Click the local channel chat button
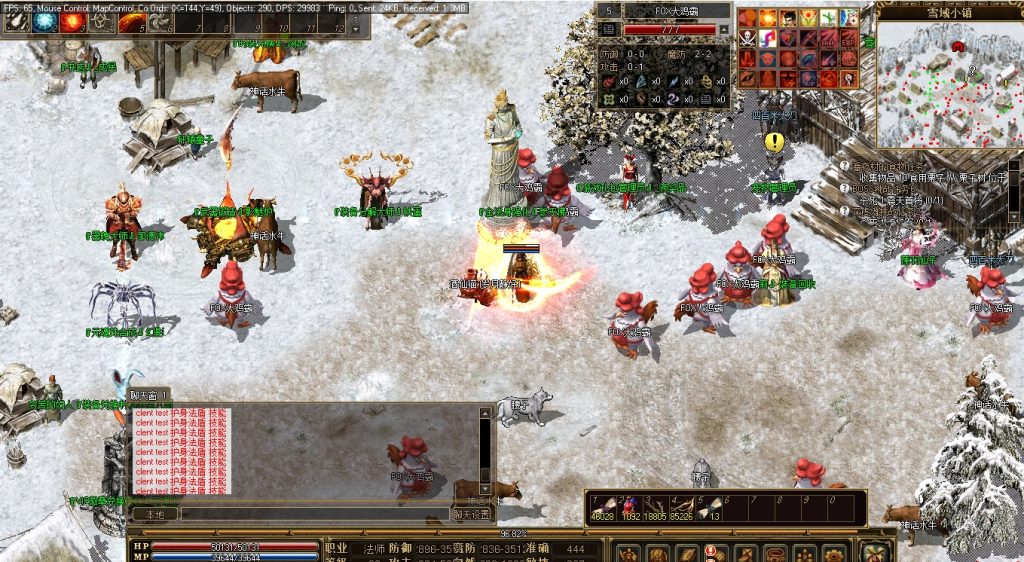Image resolution: width=1024 pixels, height=562 pixels. [x=155, y=514]
